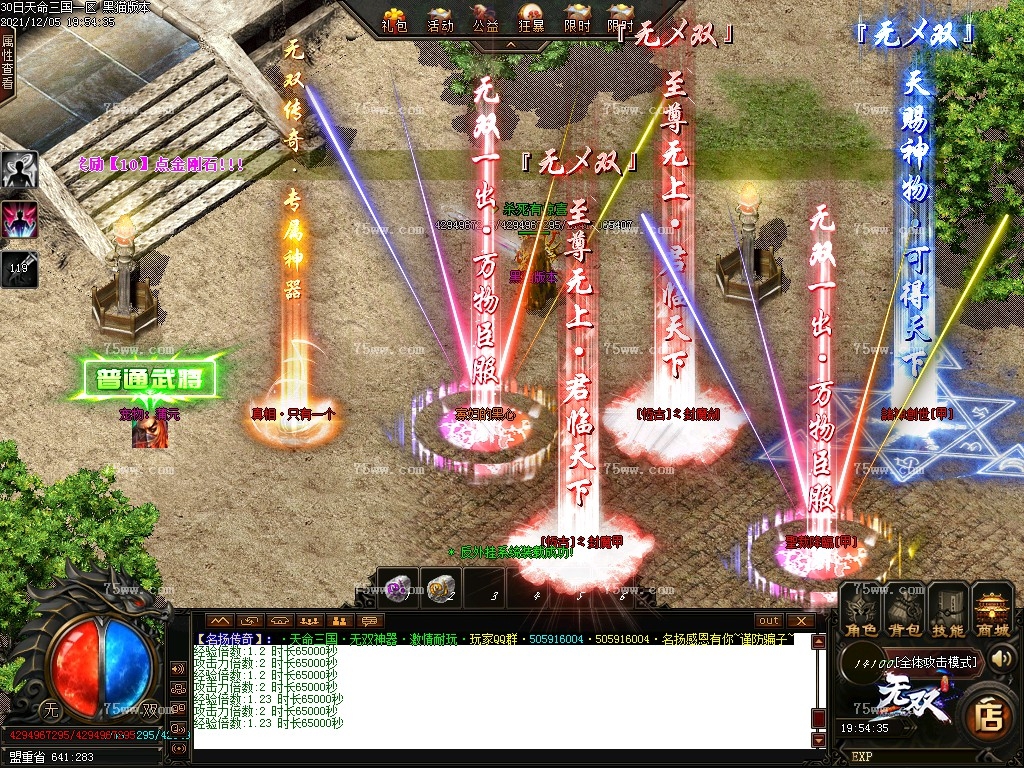The height and width of the screenshot is (768, 1024).
Task: Open the 属性查看 attribute view tab
Action: pyautogui.click(x=8, y=61)
